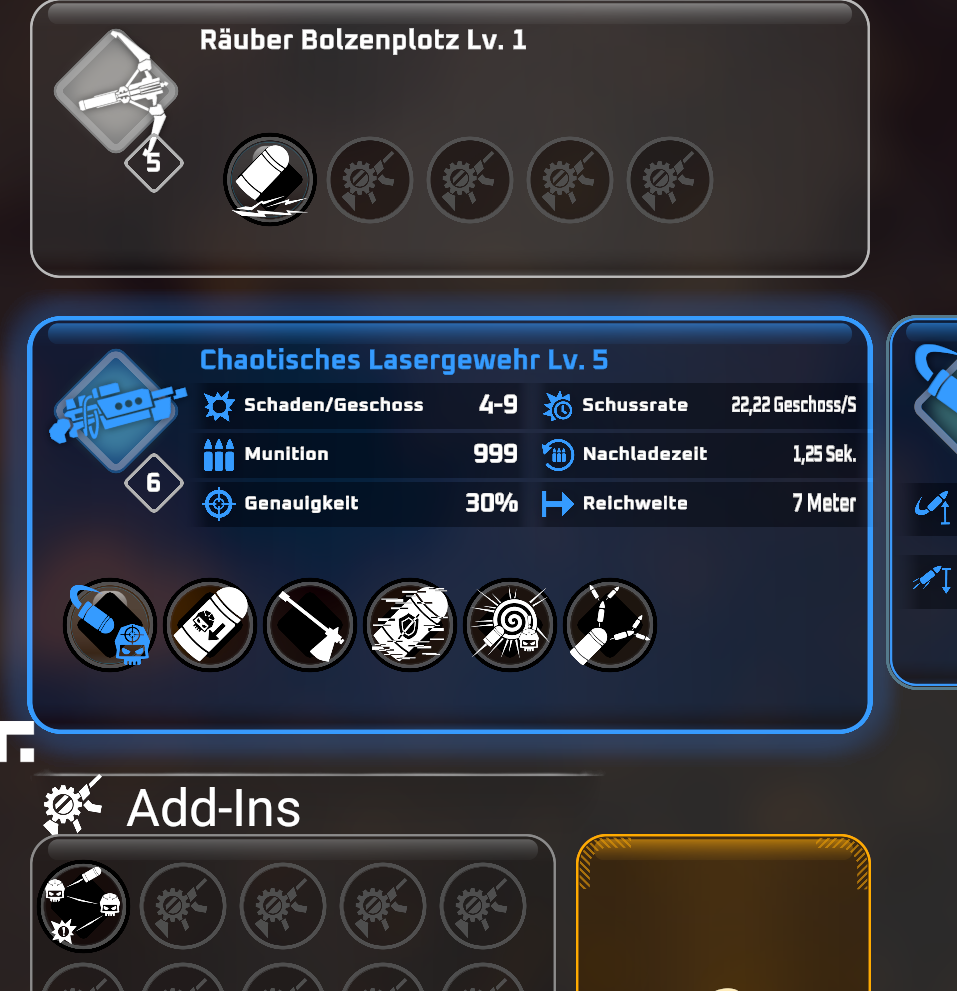
Task: Click the blue laser rifle weapon icon
Action: [118, 411]
